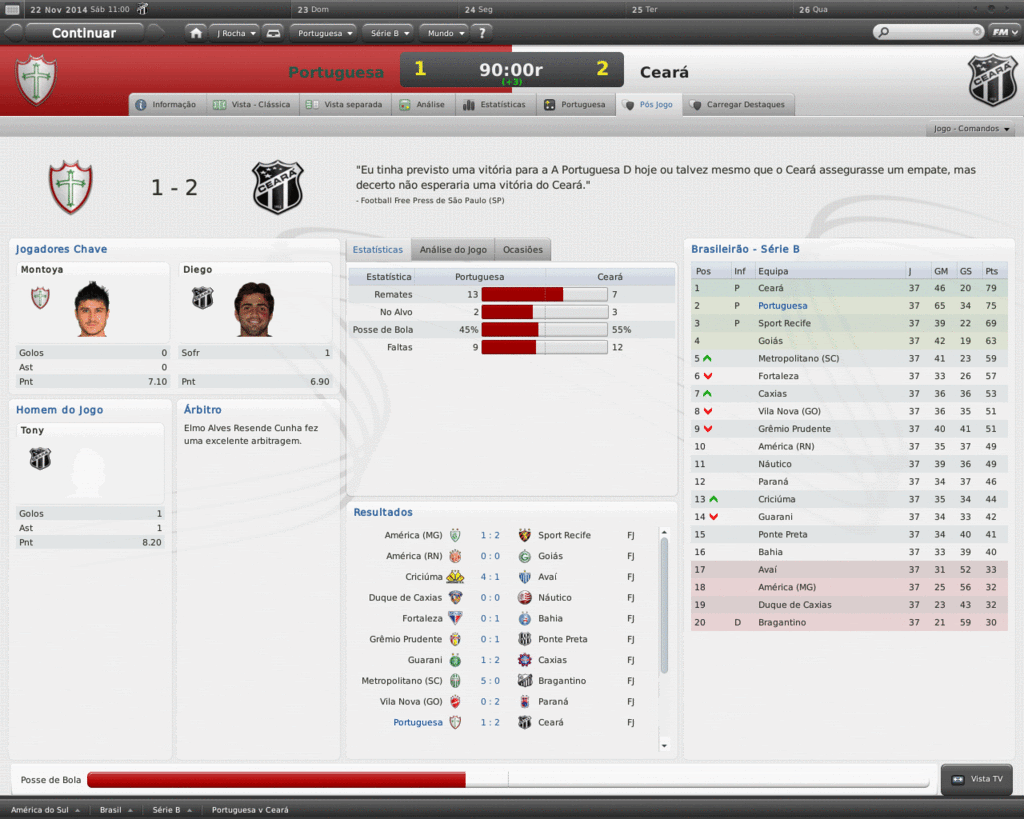Switch to Vista - Clássica tab
The width and height of the screenshot is (1024, 819).
pos(252,105)
